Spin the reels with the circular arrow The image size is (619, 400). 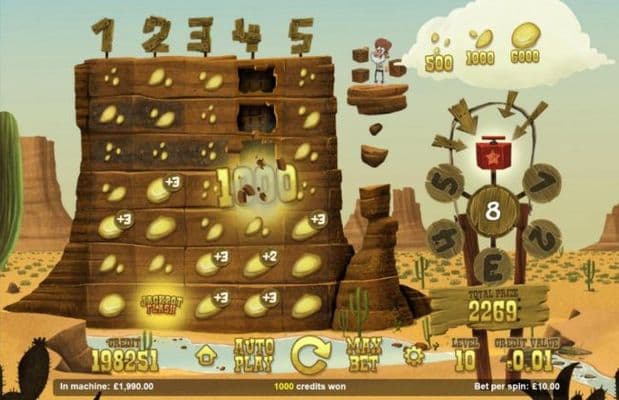(310, 355)
